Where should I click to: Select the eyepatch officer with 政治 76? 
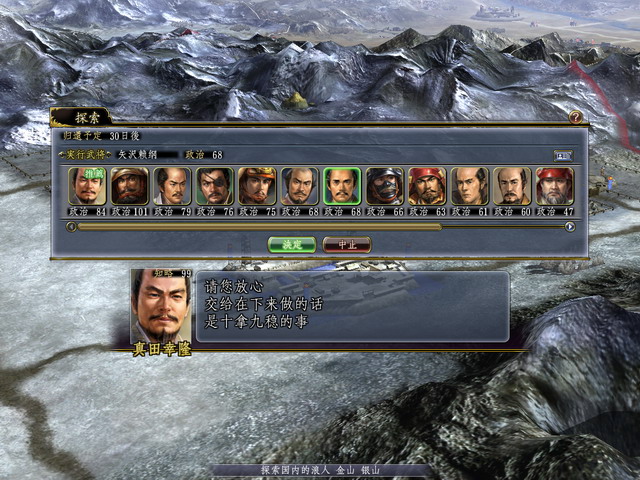click(214, 186)
